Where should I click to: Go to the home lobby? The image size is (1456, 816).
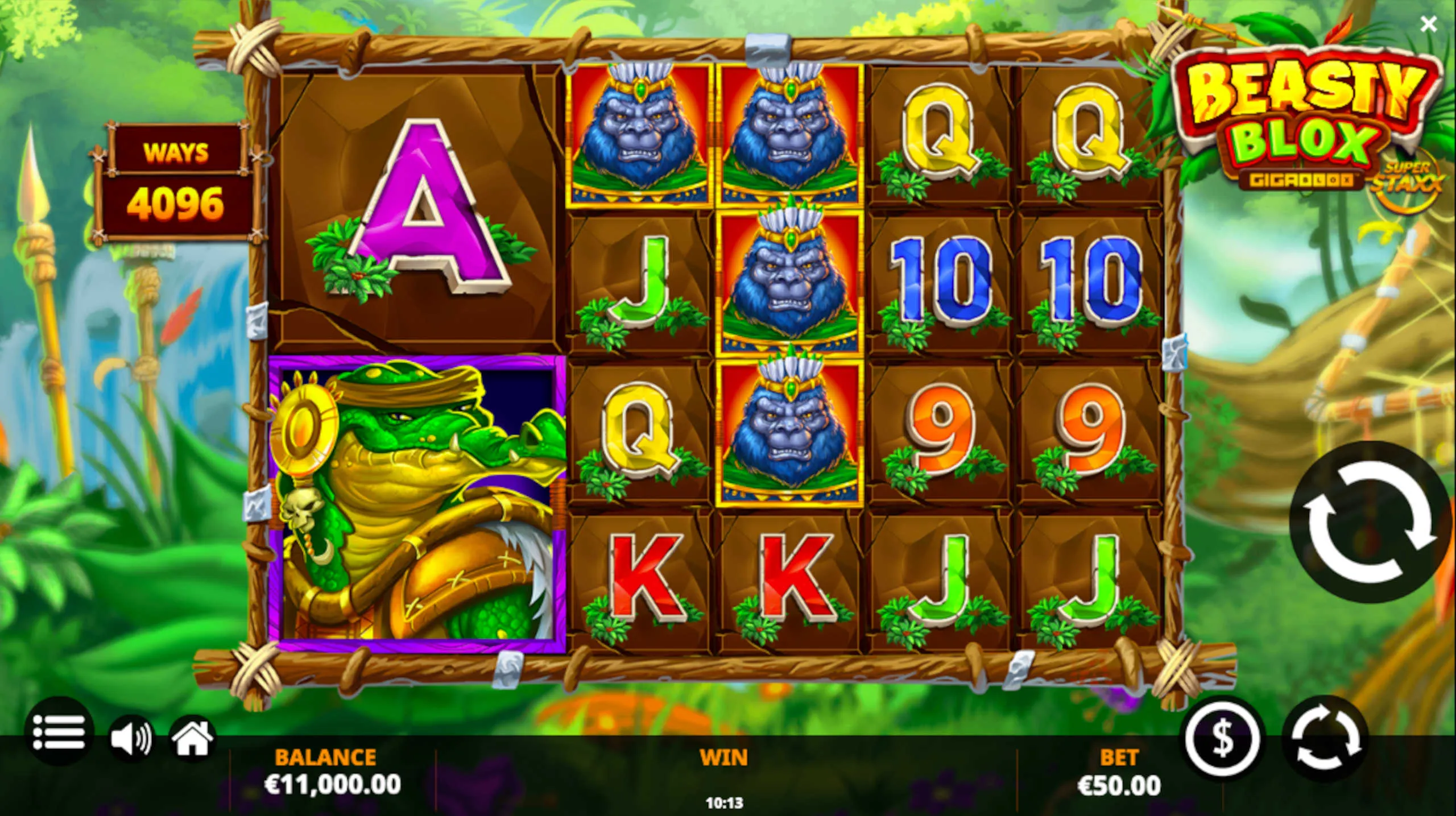pyautogui.click(x=193, y=738)
